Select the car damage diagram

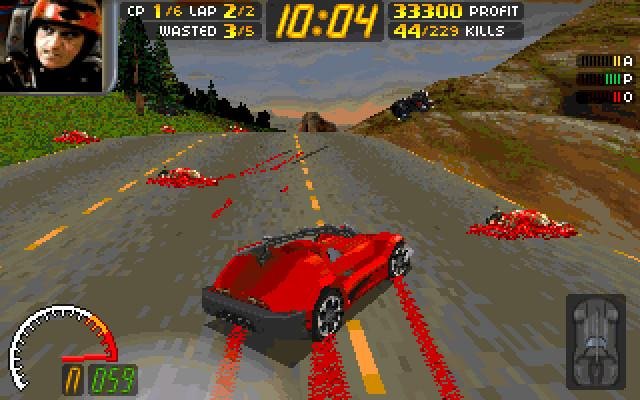pos(597,339)
